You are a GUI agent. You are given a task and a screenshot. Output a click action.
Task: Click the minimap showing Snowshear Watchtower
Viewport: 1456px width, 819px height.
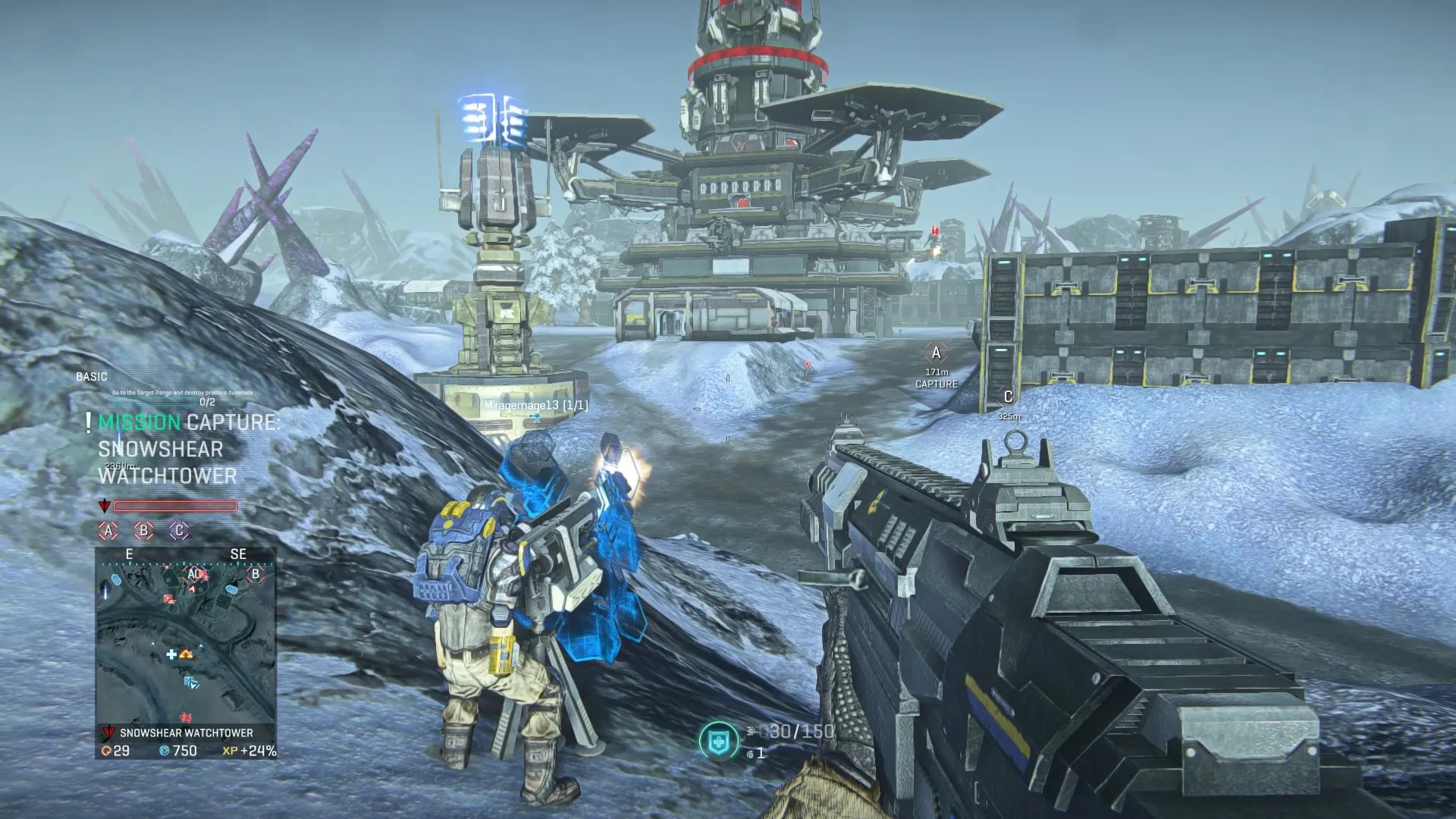coord(185,635)
